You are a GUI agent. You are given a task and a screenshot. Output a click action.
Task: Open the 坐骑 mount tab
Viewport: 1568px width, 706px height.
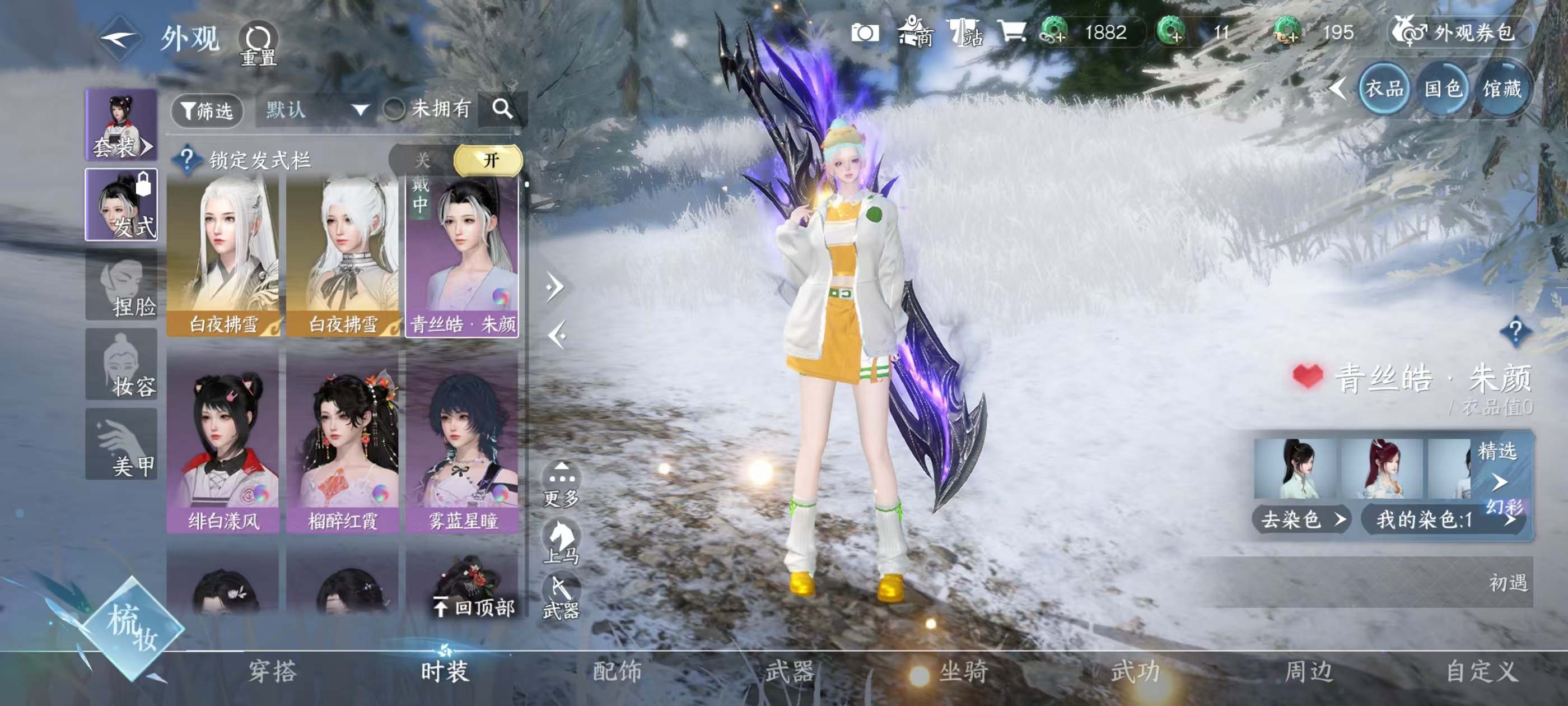point(963,671)
